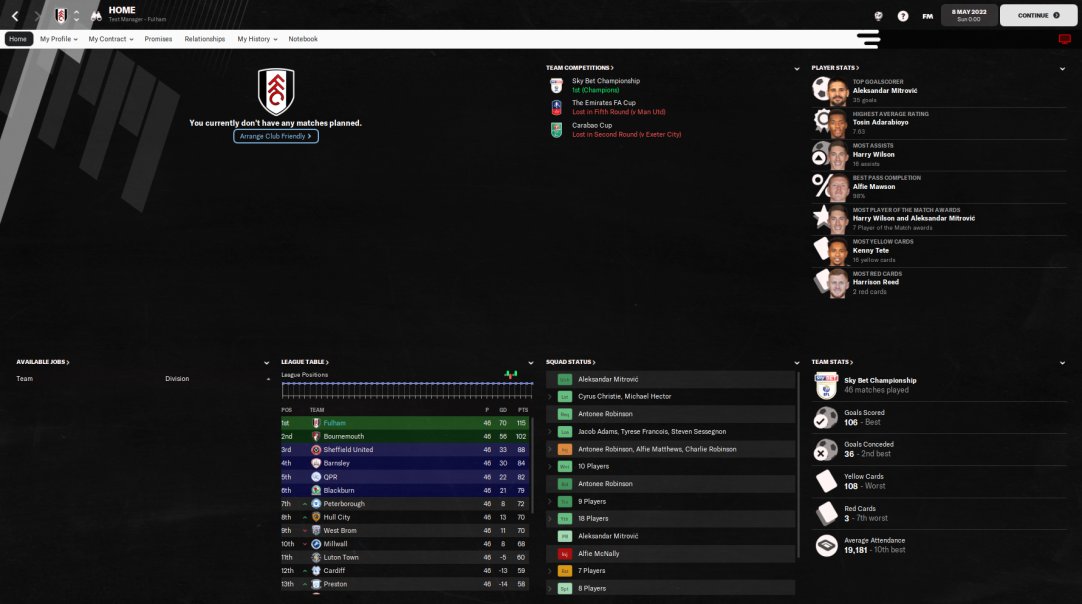The width and height of the screenshot is (1082, 604).
Task: Open the Available Jobs panel header
Action: point(43,362)
